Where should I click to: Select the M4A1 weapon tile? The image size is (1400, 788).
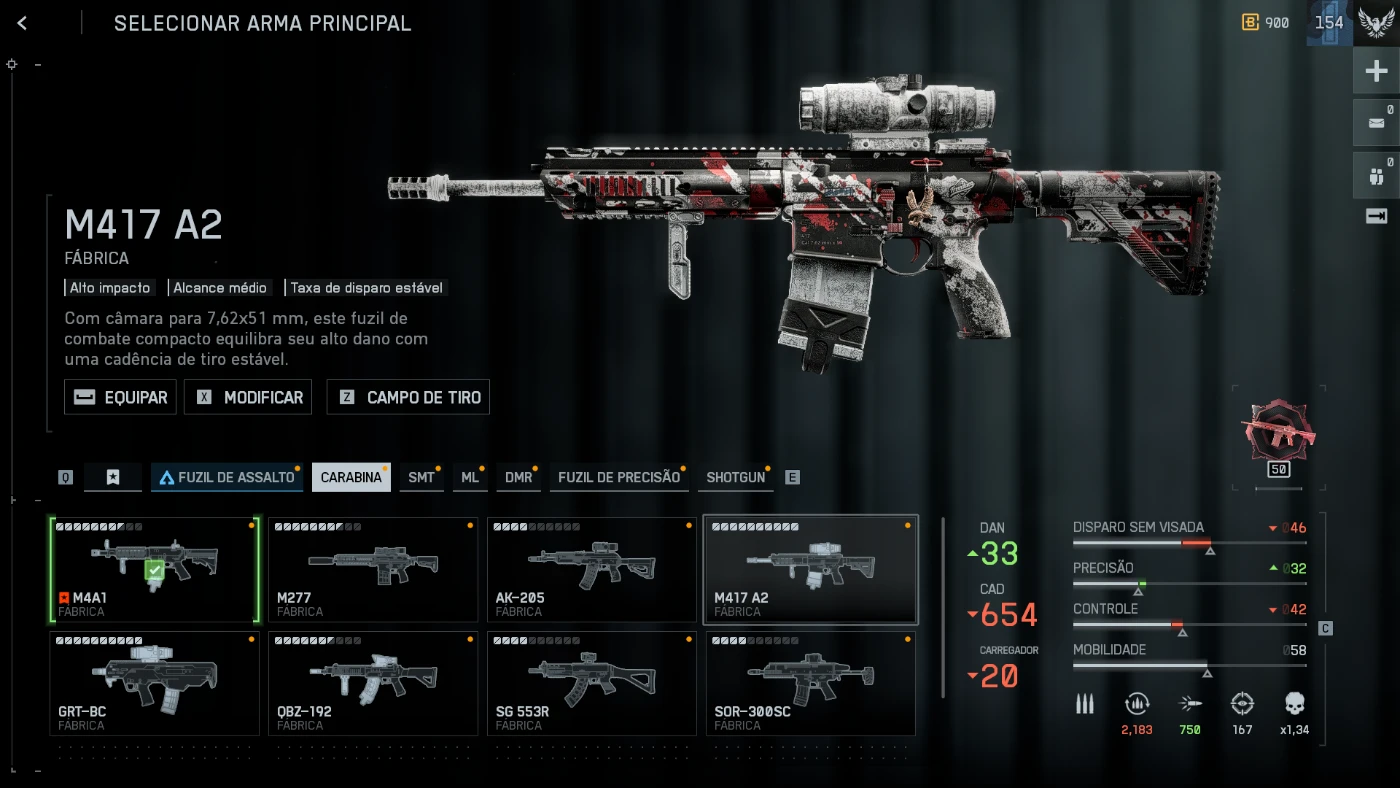[x=154, y=569]
